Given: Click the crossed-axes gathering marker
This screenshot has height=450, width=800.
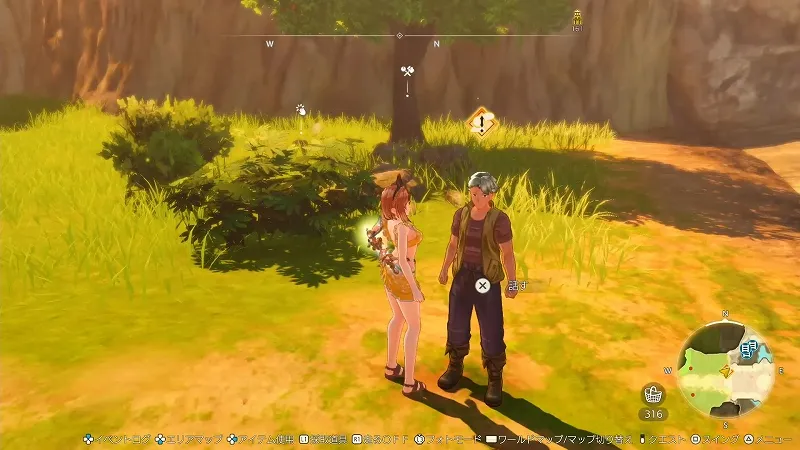Looking at the screenshot, I should [407, 73].
